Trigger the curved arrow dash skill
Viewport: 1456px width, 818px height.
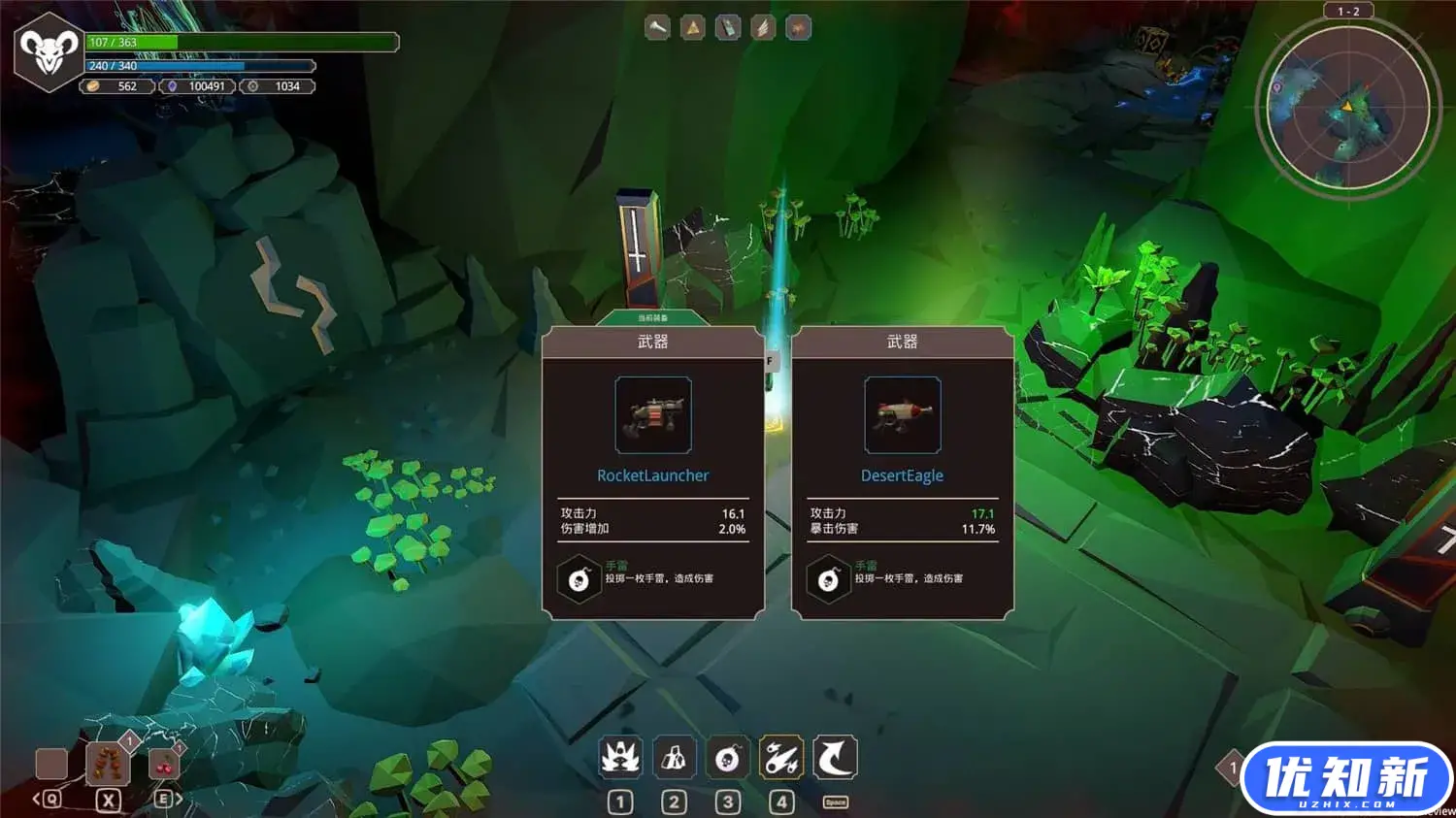point(835,758)
